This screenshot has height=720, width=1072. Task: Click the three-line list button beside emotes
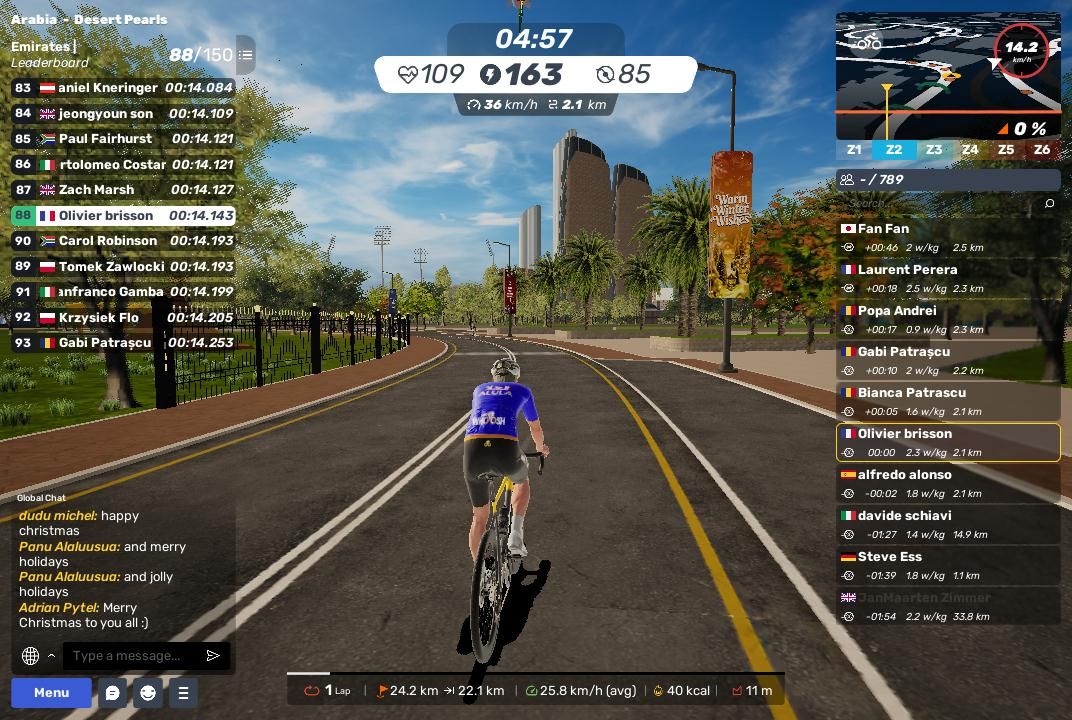[183, 692]
